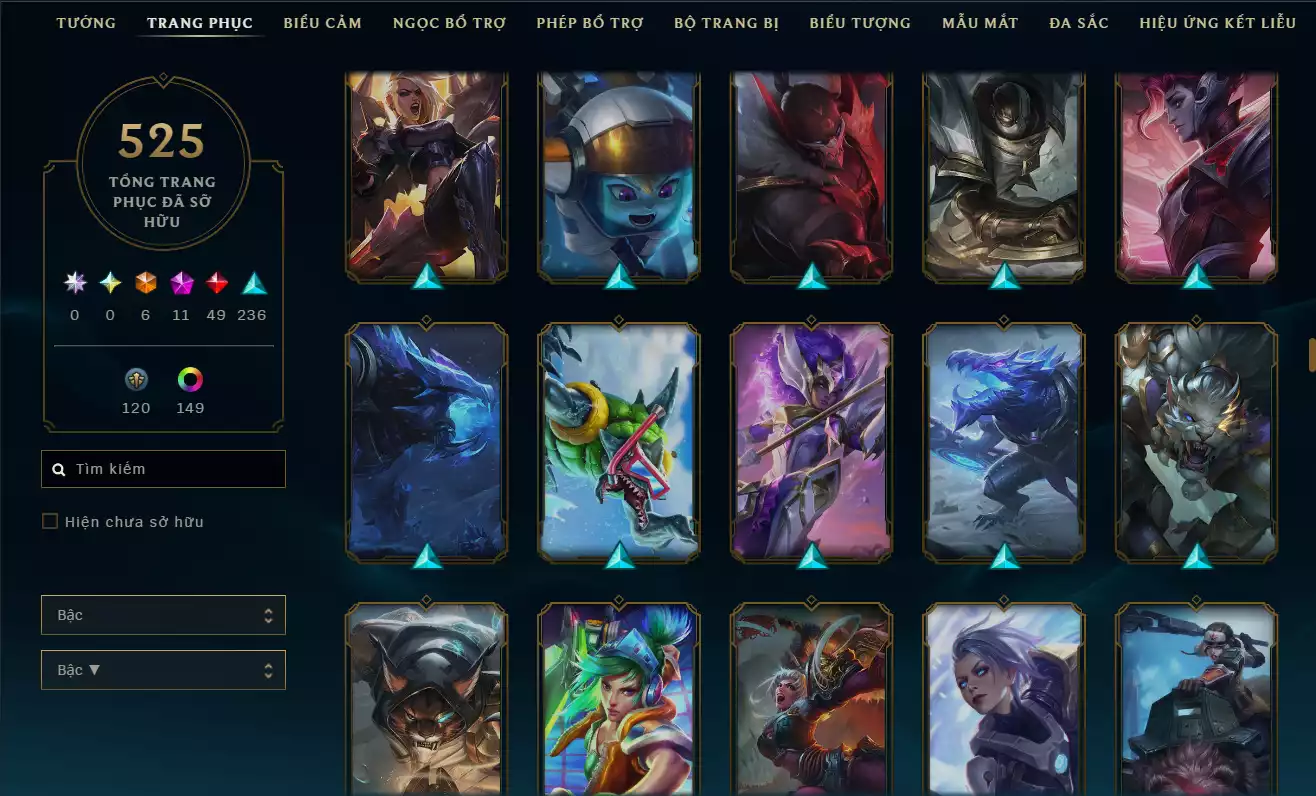1316x796 pixels.
Task: Select the ward skin icon above the 120 count
Action: [x=136, y=379]
